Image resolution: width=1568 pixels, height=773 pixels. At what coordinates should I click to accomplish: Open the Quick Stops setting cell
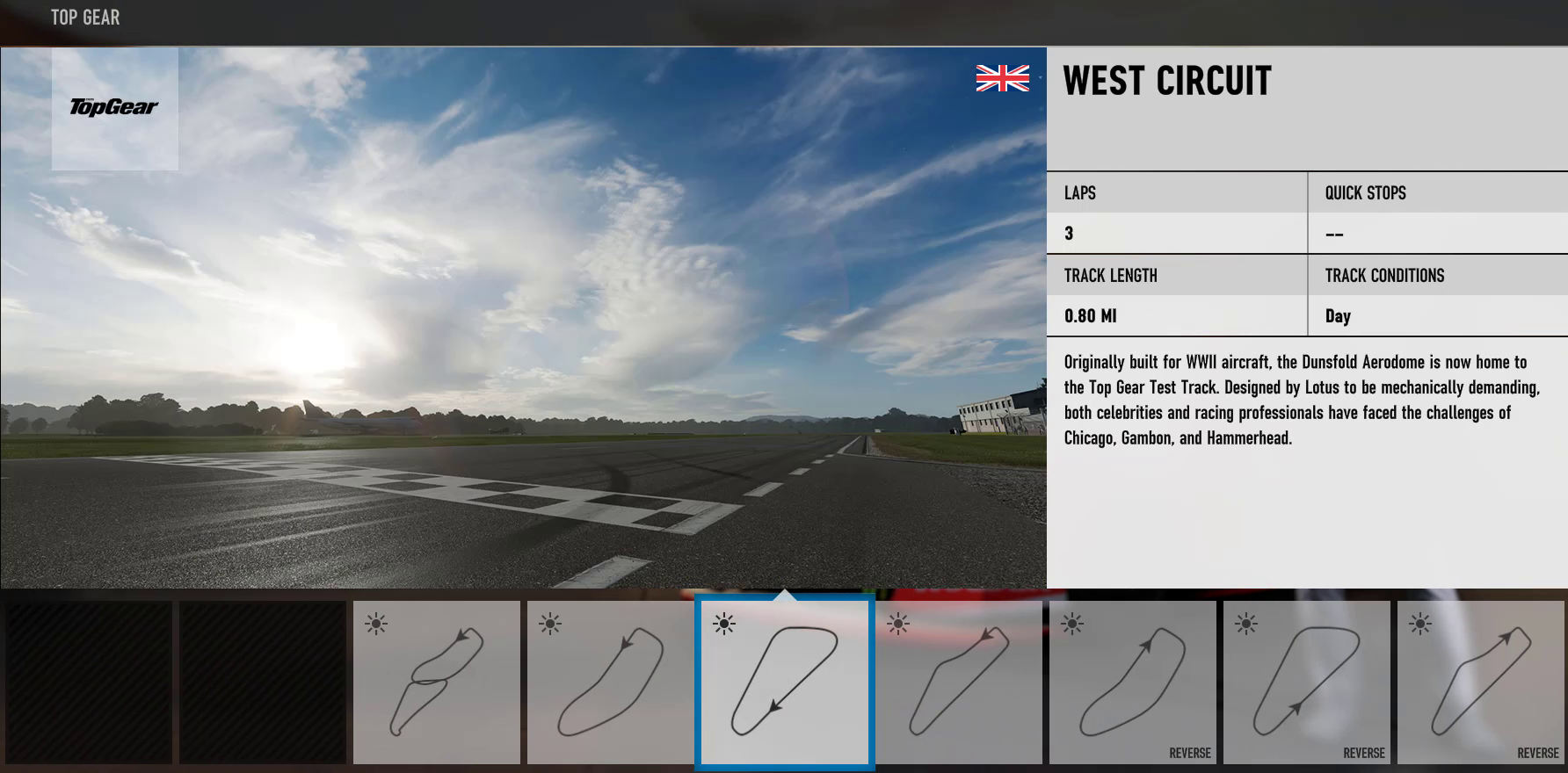pos(1437,213)
